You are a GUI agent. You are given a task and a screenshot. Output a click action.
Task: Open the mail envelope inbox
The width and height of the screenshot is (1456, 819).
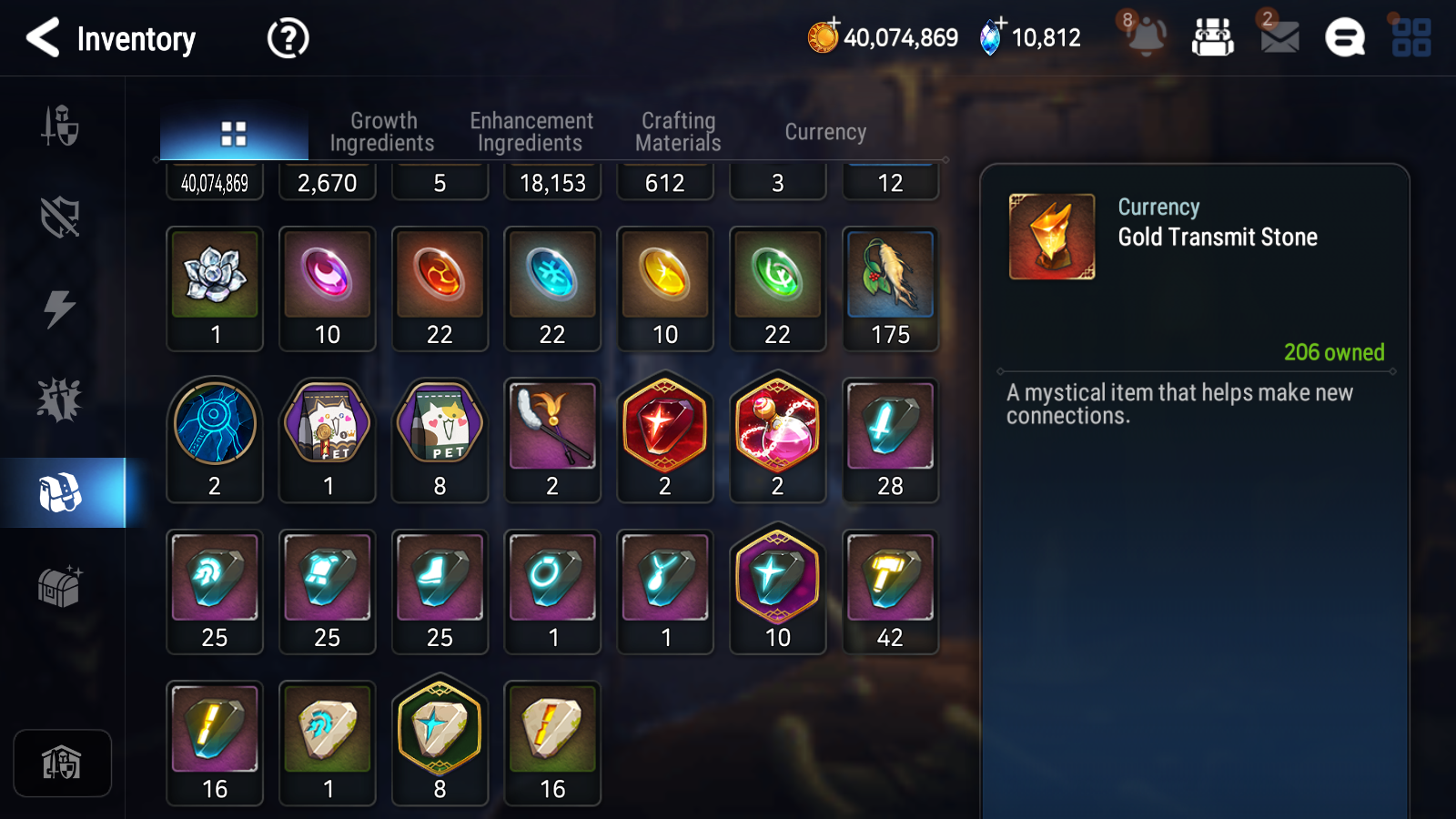pyautogui.click(x=1279, y=38)
